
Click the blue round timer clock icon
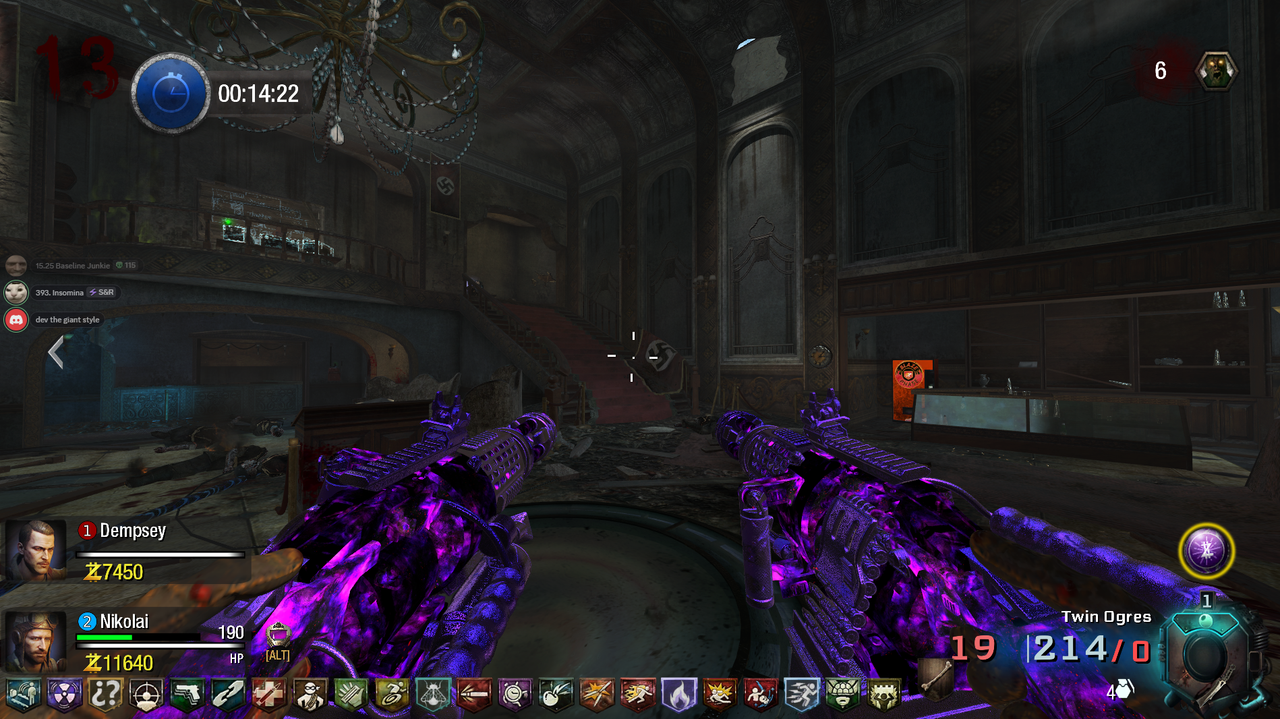coord(170,93)
